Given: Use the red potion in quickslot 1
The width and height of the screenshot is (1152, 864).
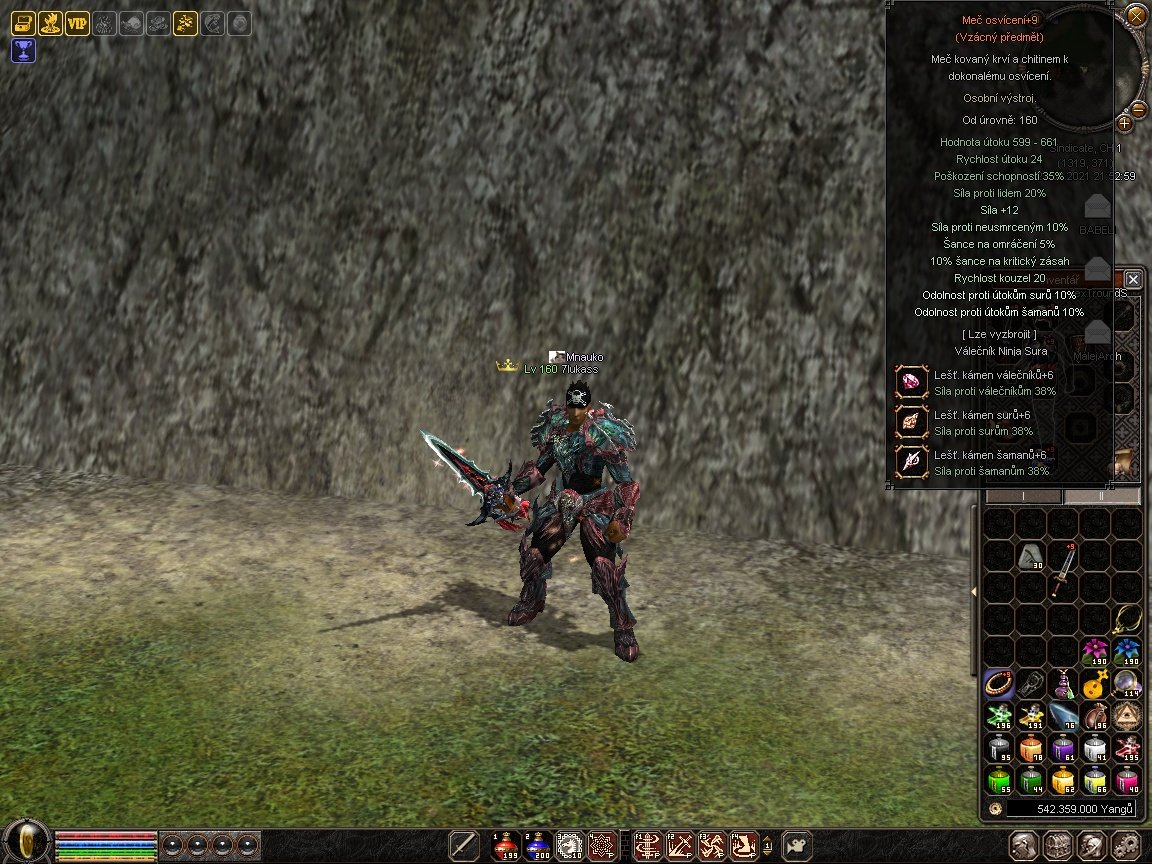Looking at the screenshot, I should point(505,845).
